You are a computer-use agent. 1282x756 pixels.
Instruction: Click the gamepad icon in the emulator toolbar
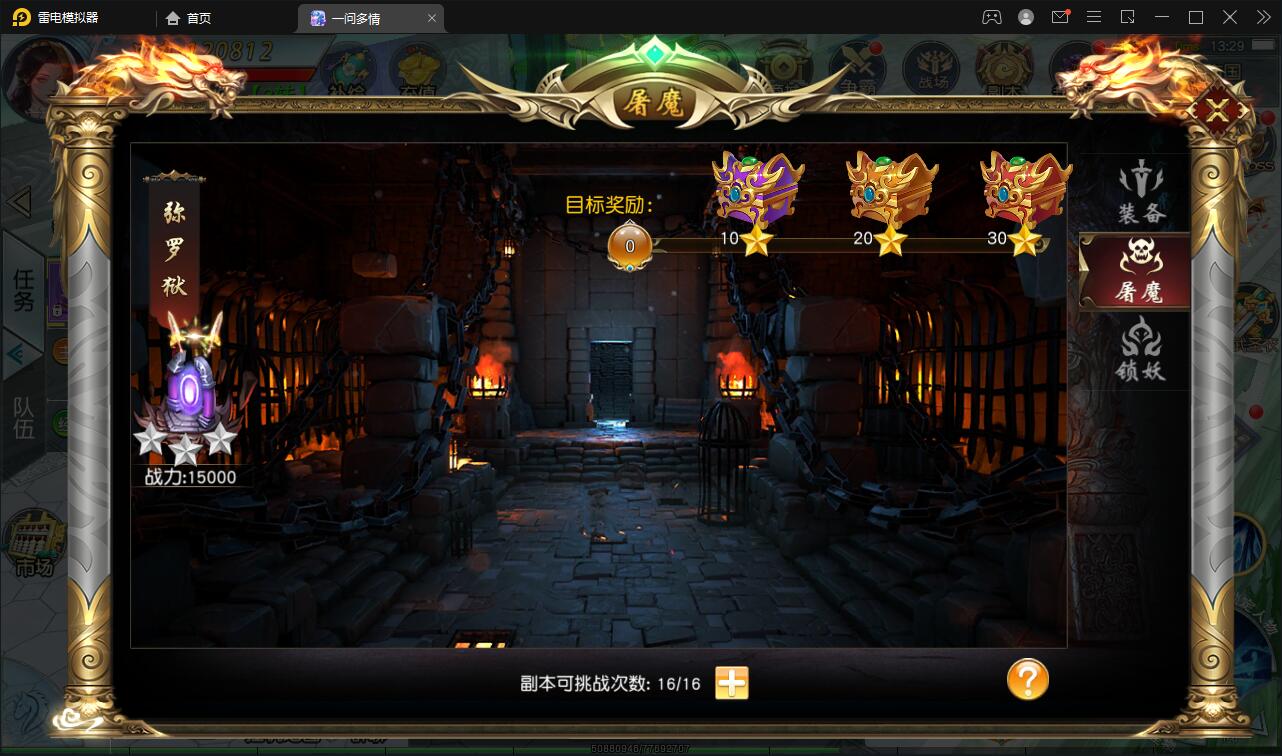coord(991,17)
